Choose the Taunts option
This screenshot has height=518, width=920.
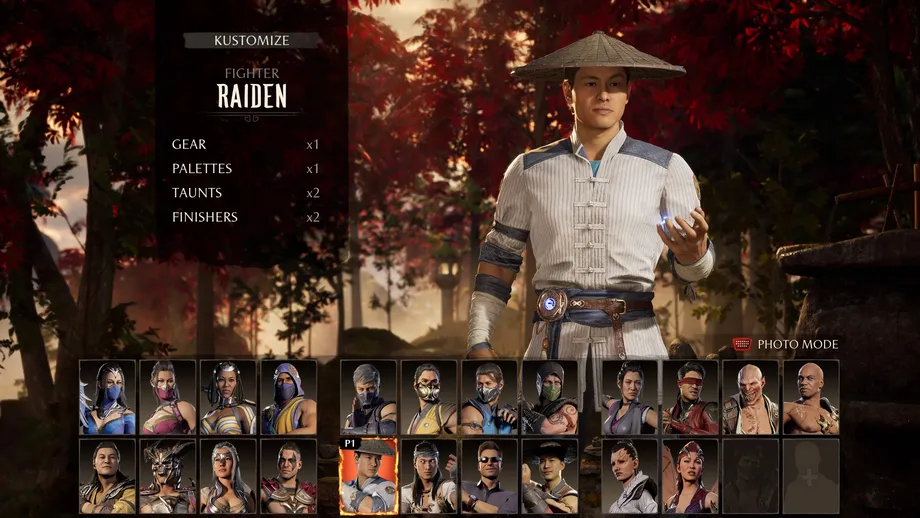pos(197,192)
